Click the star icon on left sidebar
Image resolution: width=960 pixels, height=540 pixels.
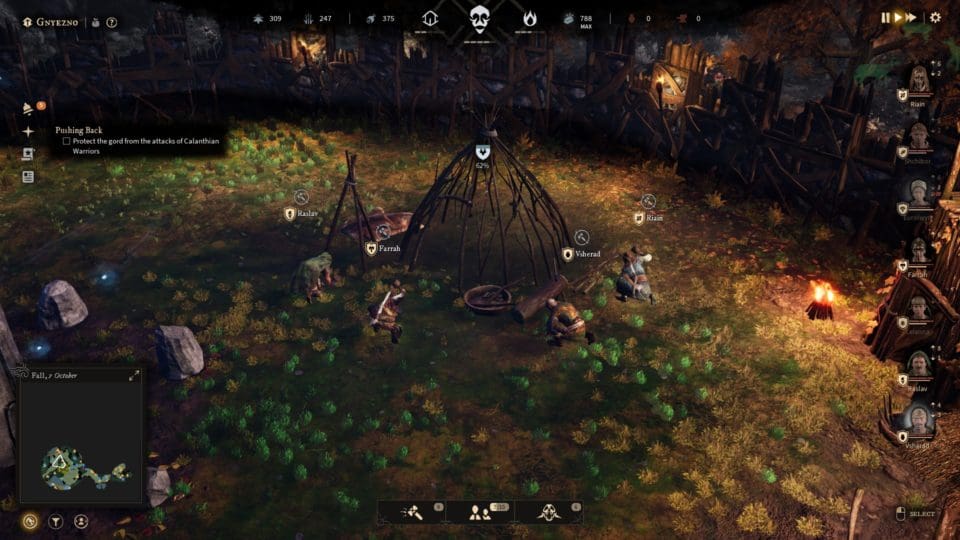[x=28, y=131]
